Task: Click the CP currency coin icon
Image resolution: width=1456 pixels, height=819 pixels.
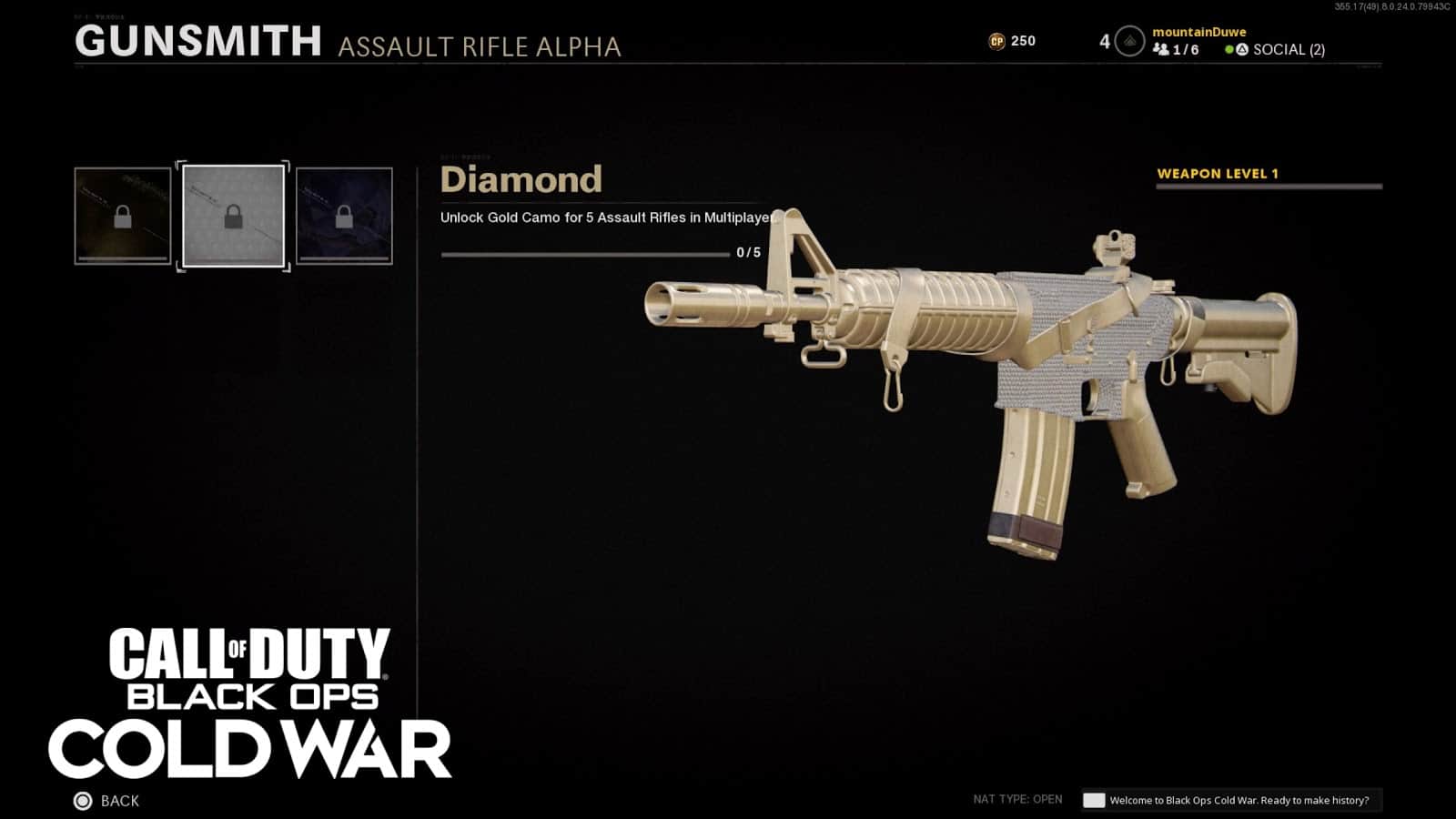Action: [x=996, y=40]
